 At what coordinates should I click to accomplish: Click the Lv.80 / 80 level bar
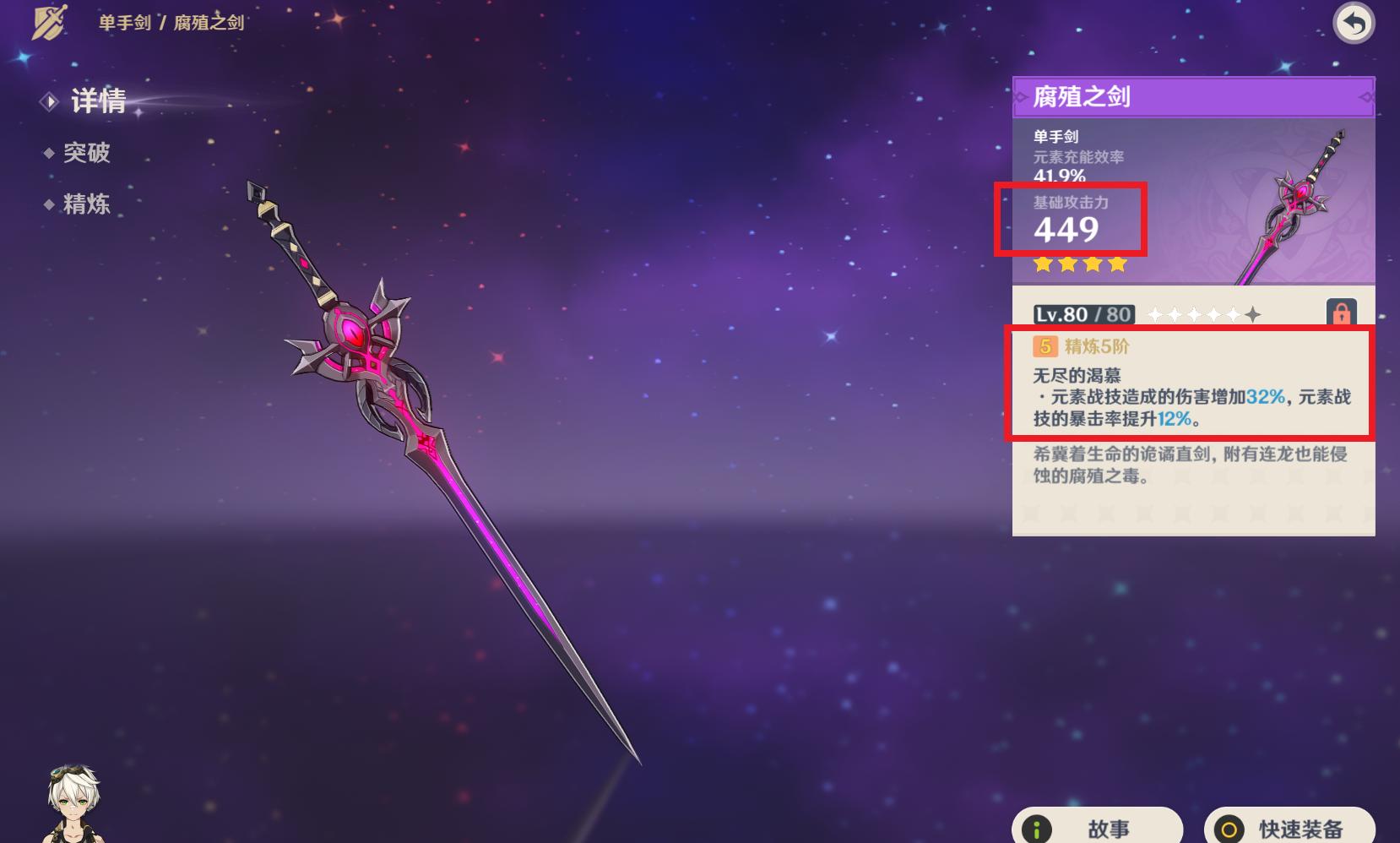[1083, 313]
